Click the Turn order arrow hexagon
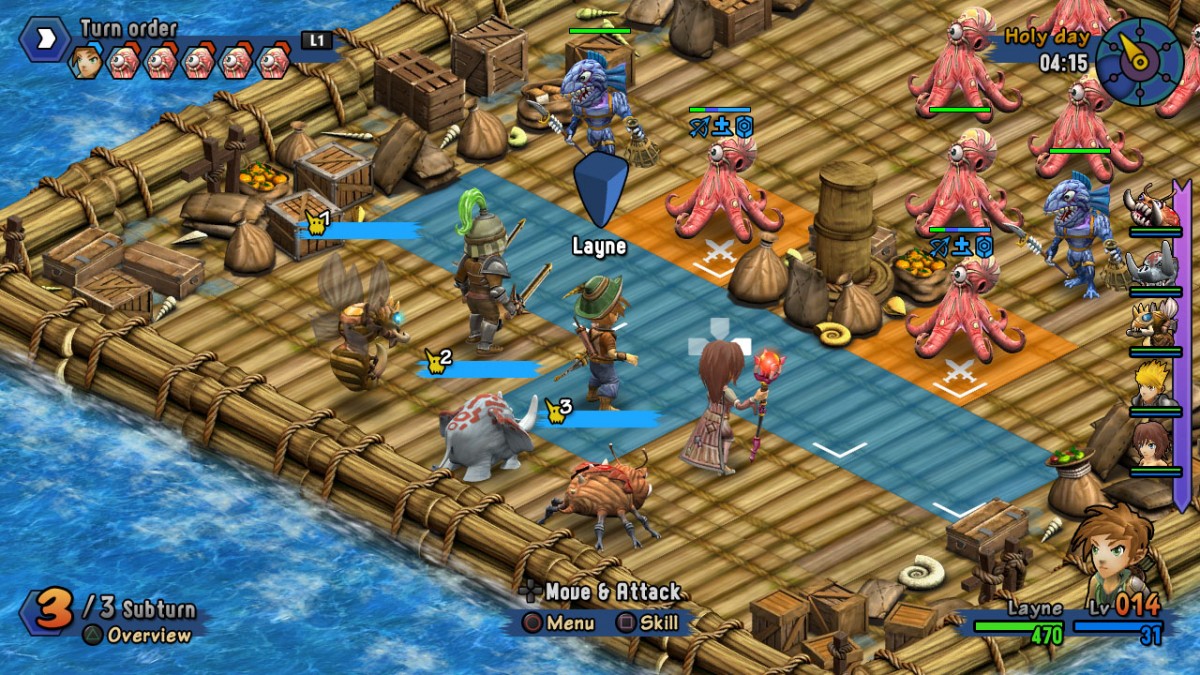Viewport: 1200px width, 675px height. [45, 42]
